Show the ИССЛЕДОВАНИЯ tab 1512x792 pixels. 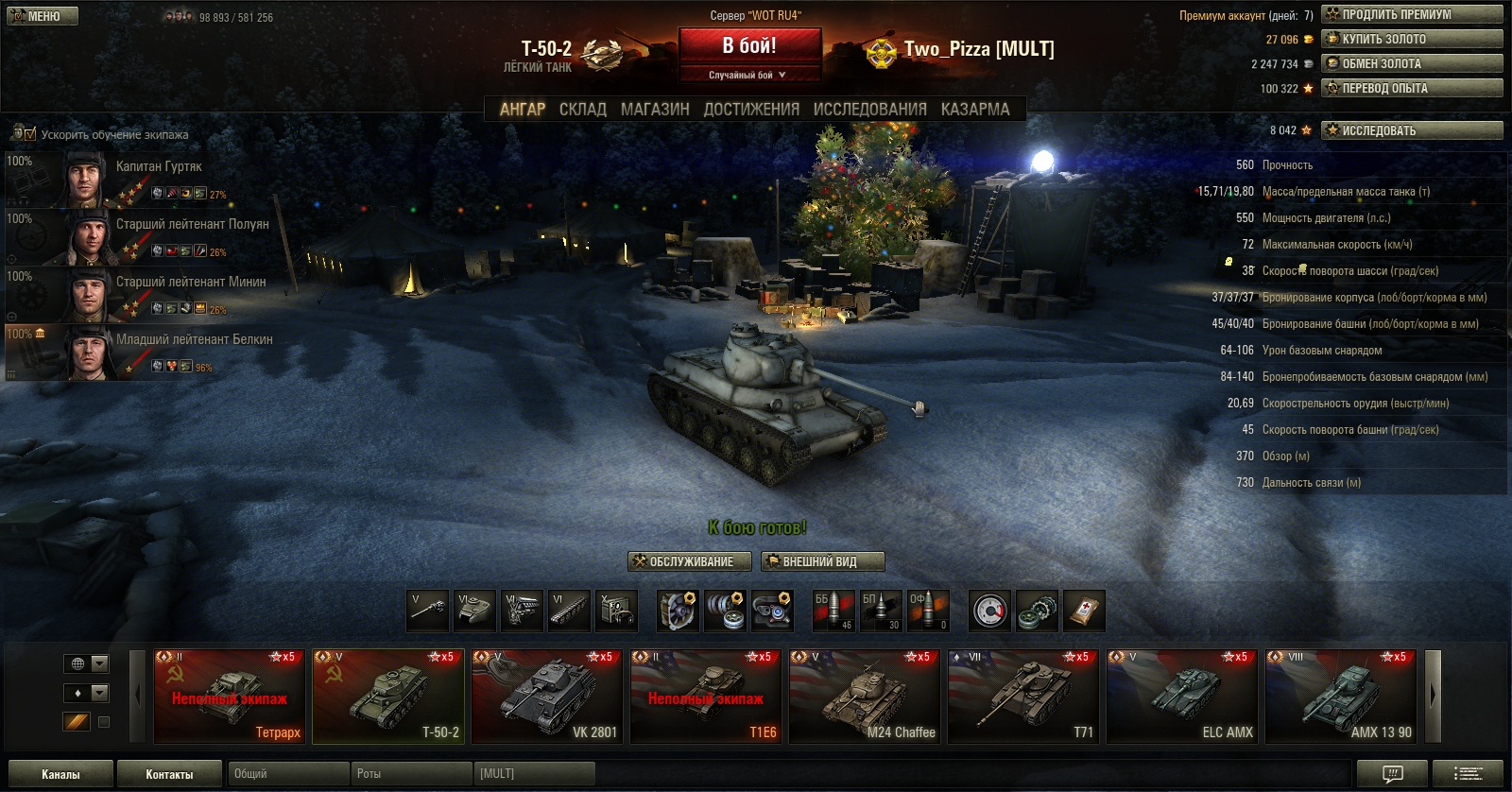(x=869, y=110)
